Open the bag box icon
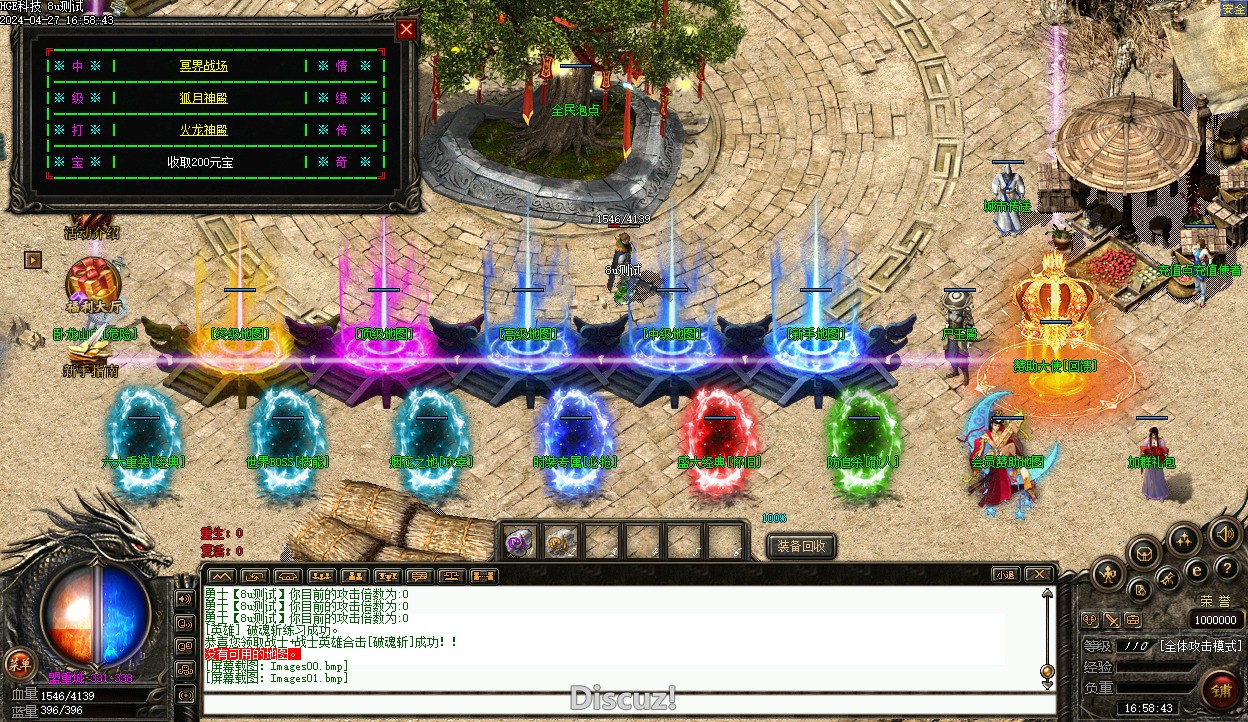 click(1143, 551)
